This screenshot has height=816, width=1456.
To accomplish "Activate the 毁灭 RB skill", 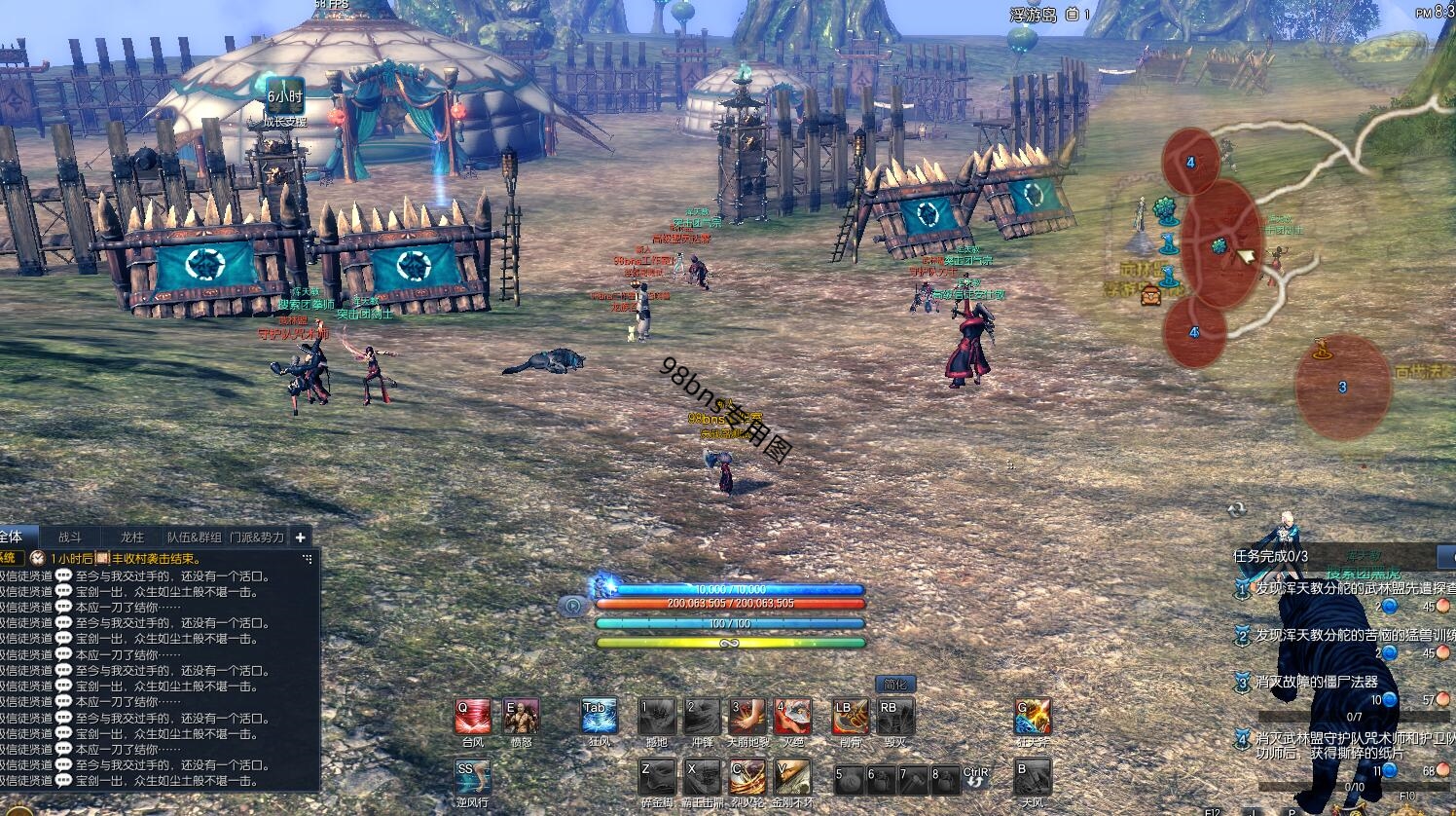I will click(894, 717).
